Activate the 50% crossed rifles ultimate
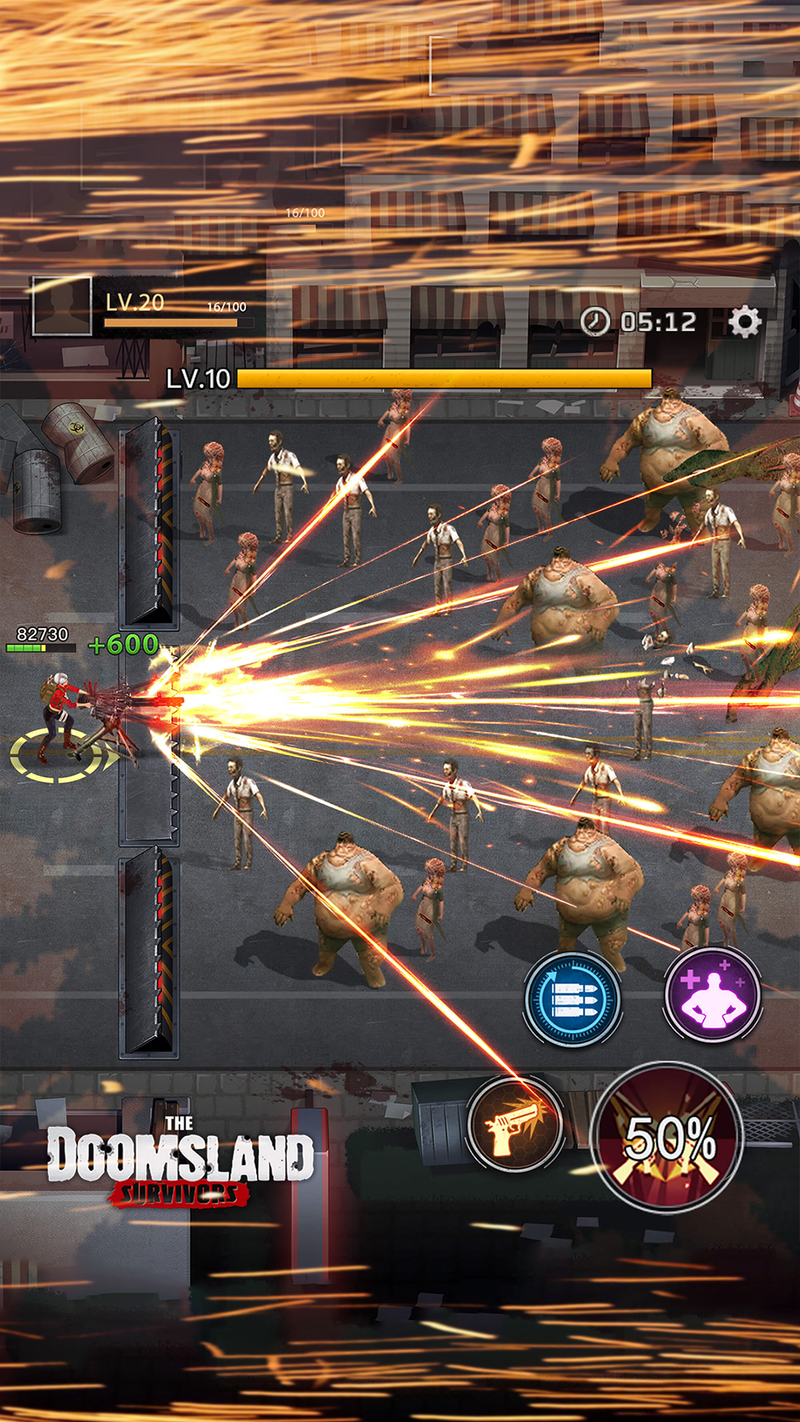Image resolution: width=800 pixels, height=1422 pixels. 667,1137
